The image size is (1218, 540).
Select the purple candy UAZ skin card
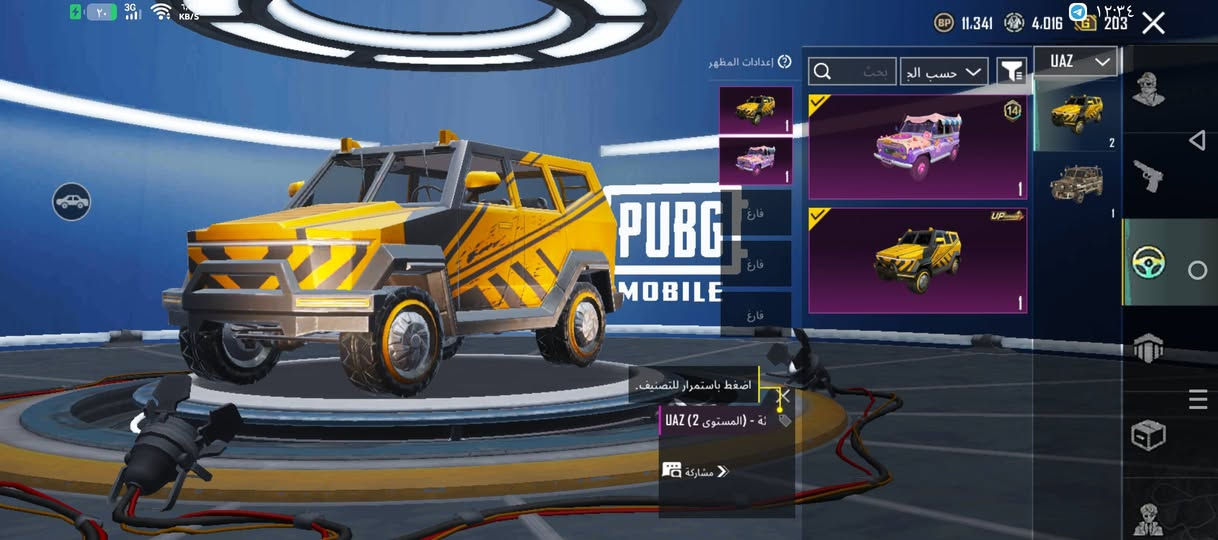click(917, 147)
